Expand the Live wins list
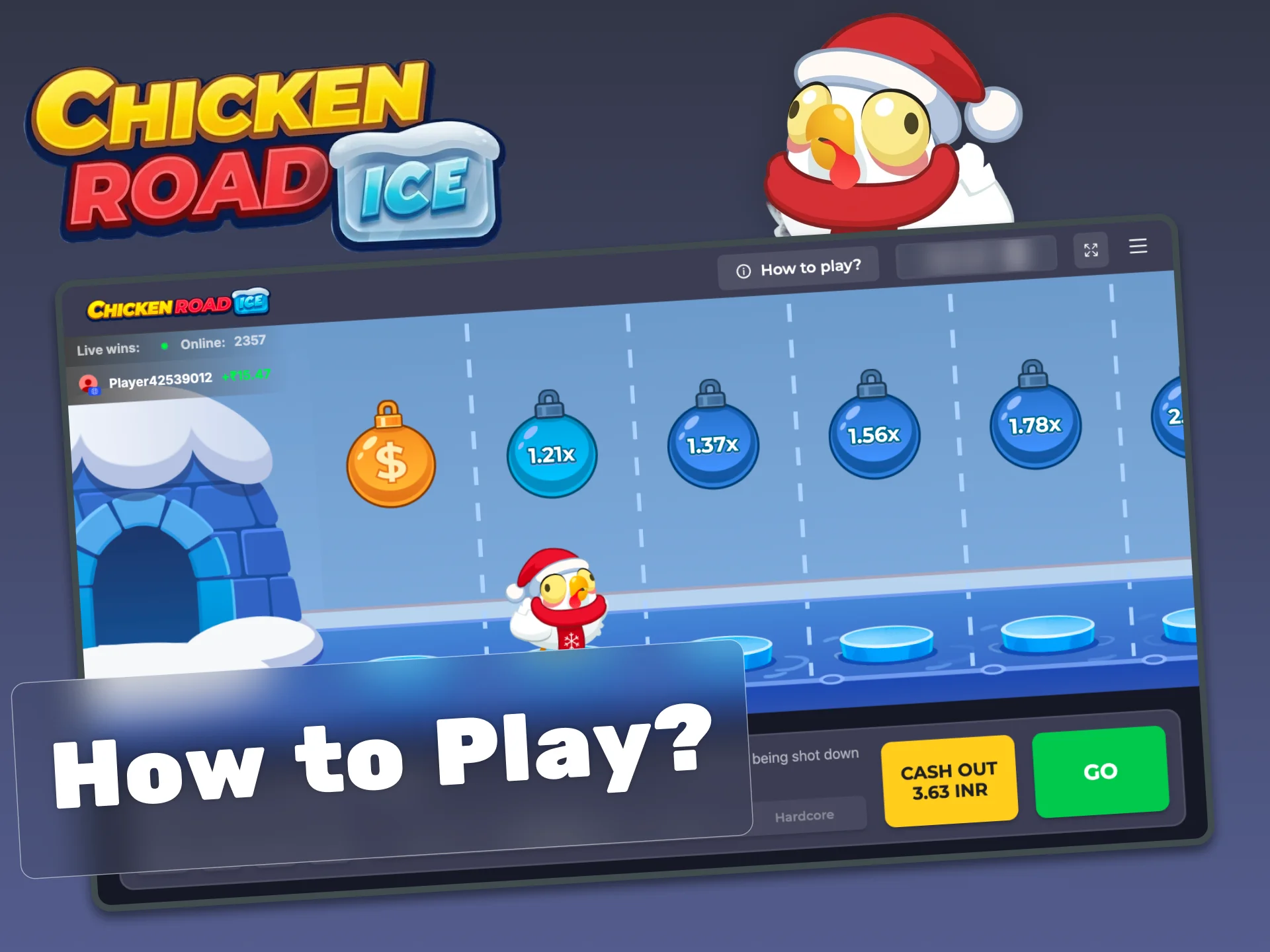Image resolution: width=1270 pixels, height=952 pixels. point(107,349)
